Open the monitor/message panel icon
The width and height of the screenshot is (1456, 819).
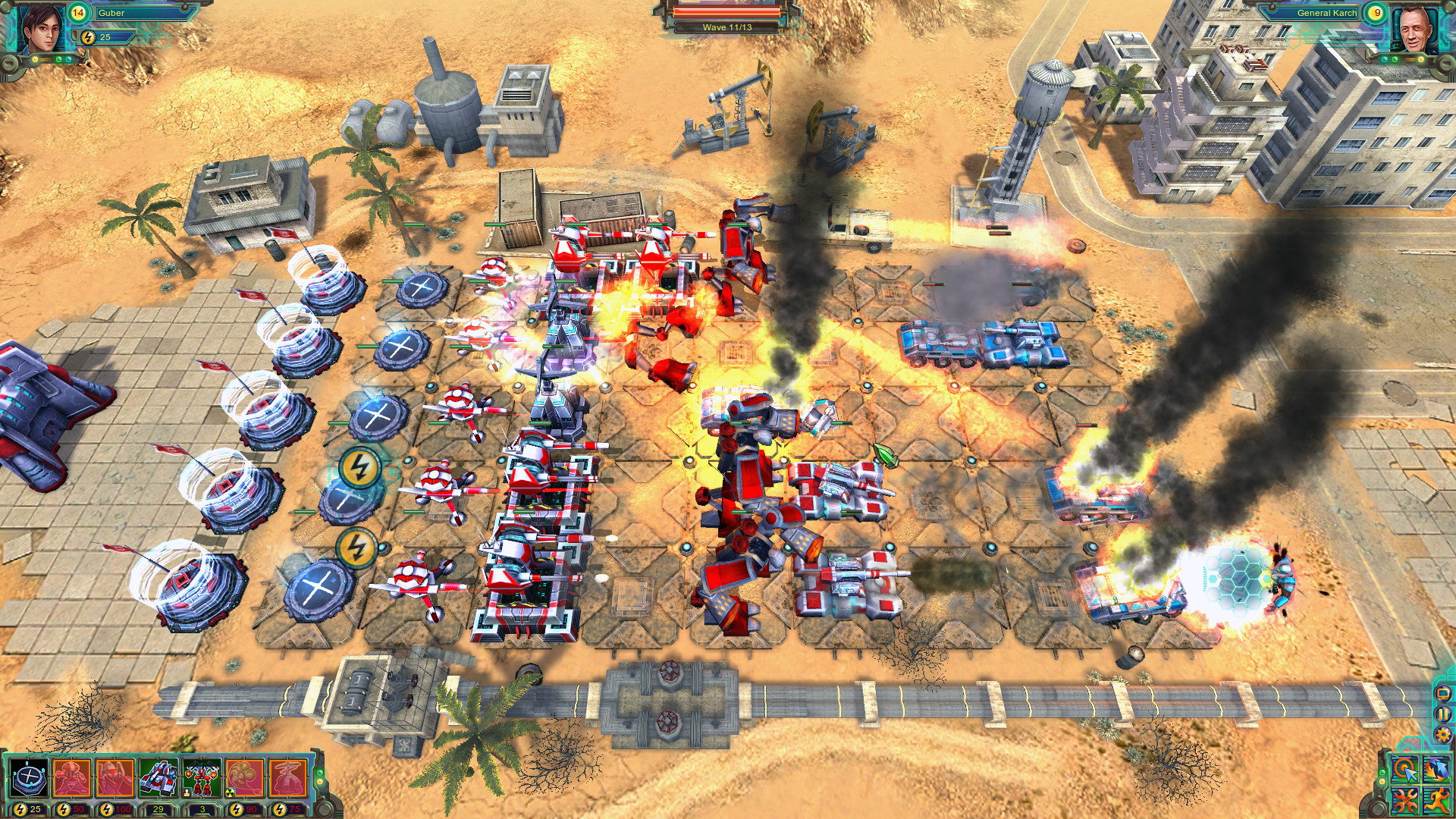tap(1442, 694)
